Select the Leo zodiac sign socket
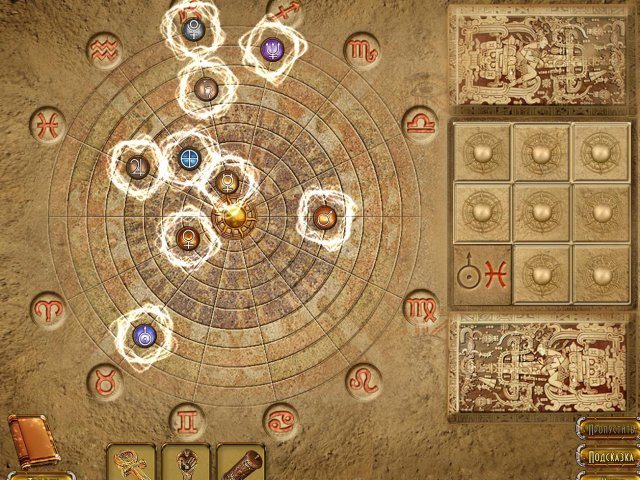The image size is (640, 480). coord(362,380)
